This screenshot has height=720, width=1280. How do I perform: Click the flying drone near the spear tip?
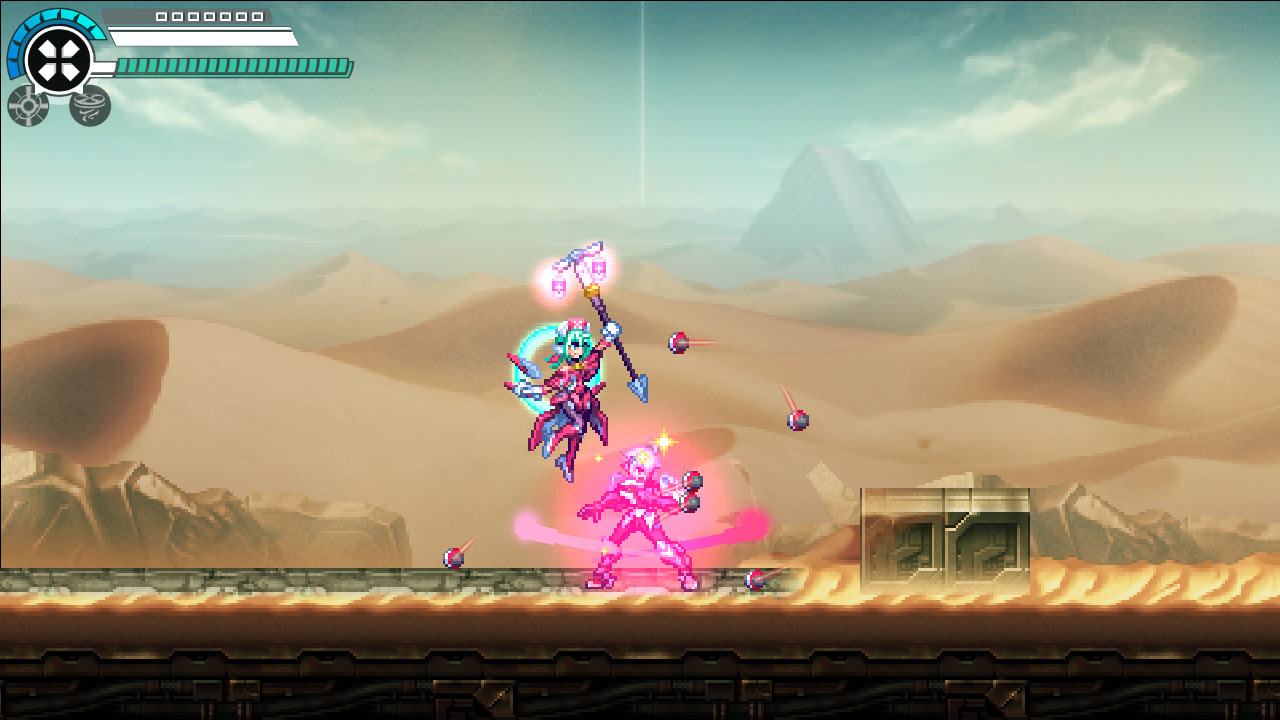pyautogui.click(x=677, y=341)
